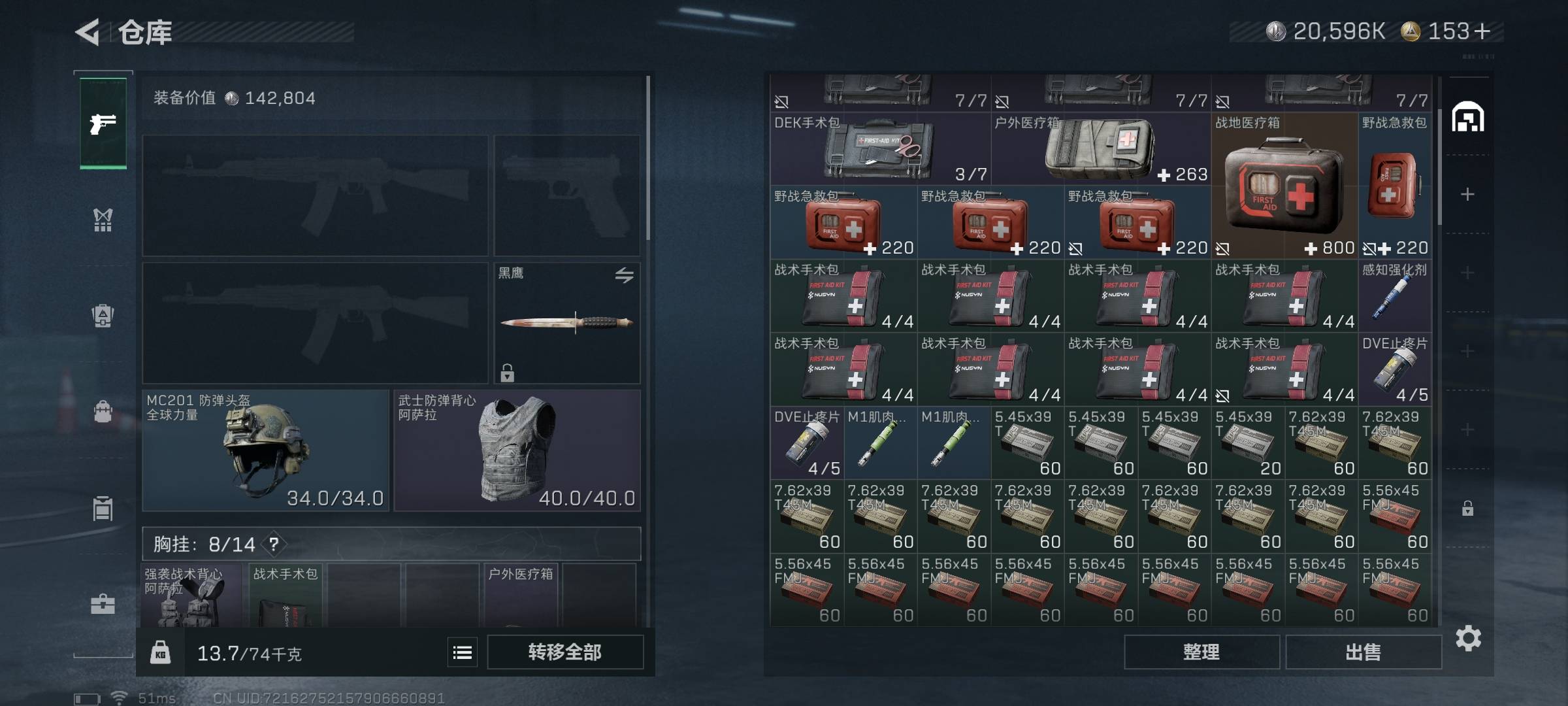Select the 强袭战术背心 chest rig
This screenshot has height=706, width=1568.
(191, 596)
